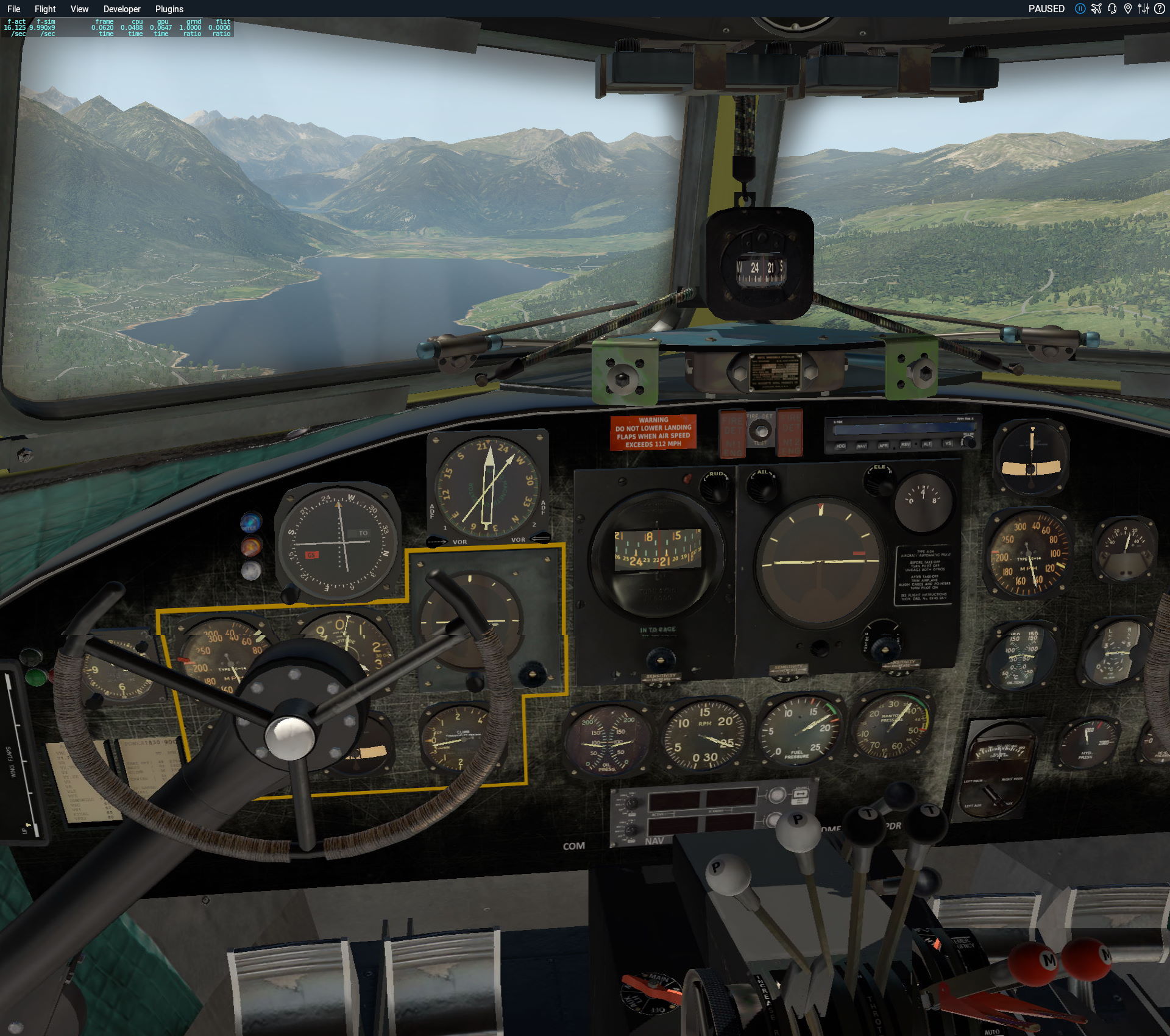Open the Plugins menu
The image size is (1170, 1036).
coord(169,9)
